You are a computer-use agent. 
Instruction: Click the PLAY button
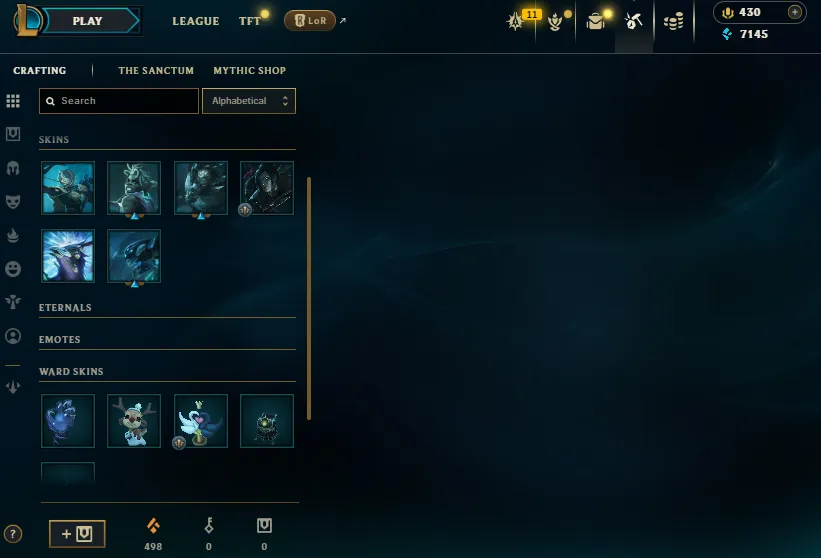pos(88,21)
